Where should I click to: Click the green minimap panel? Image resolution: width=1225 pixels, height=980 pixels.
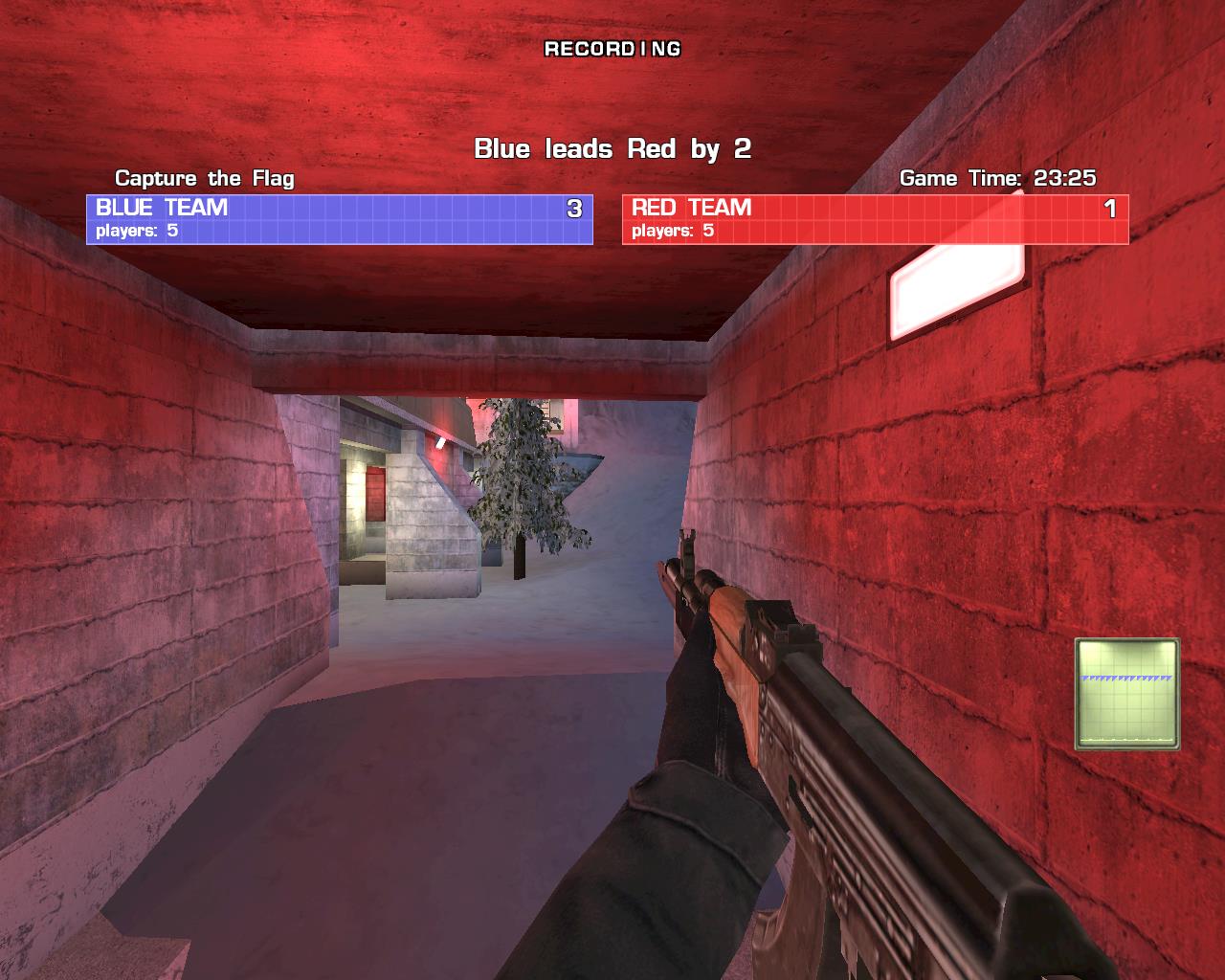click(x=1126, y=693)
